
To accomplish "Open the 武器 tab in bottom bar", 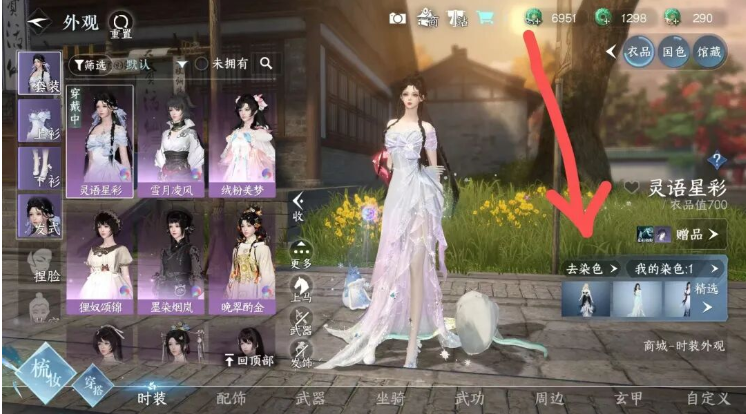I will (x=310, y=398).
